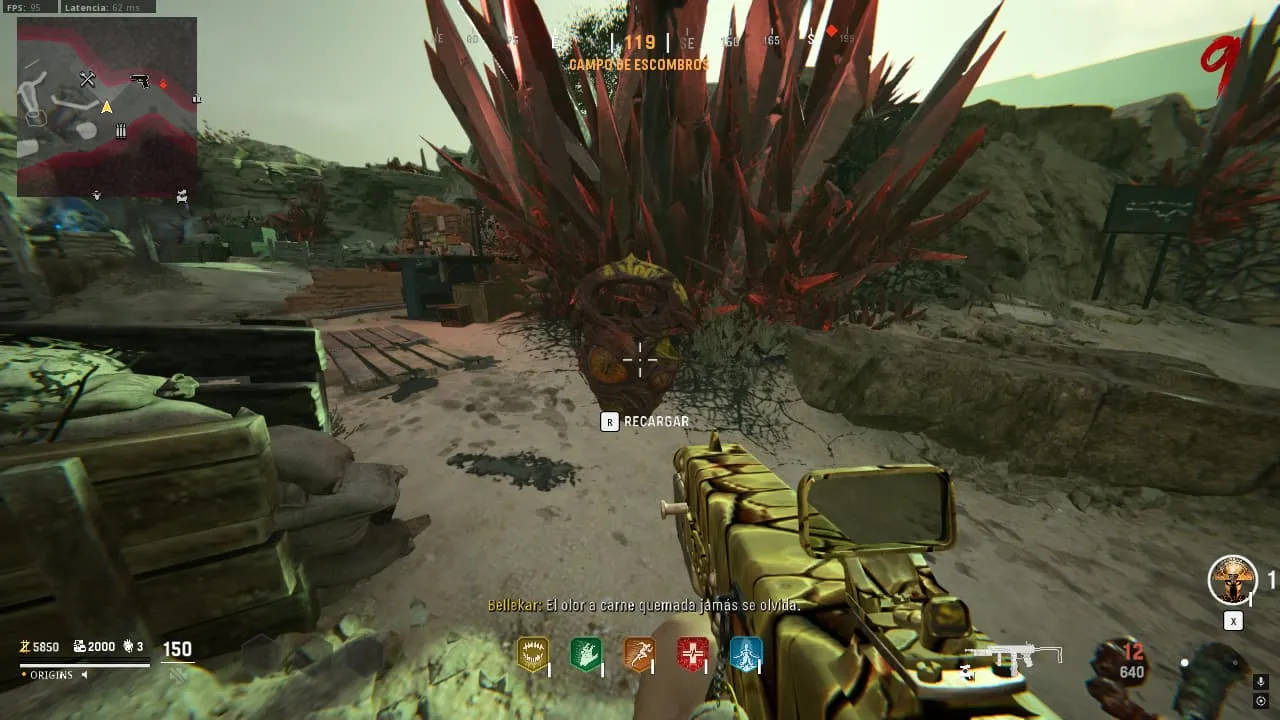Viewport: 1280px width, 720px height.
Task: Click the pistol marker on the minimap
Action: click(140, 80)
